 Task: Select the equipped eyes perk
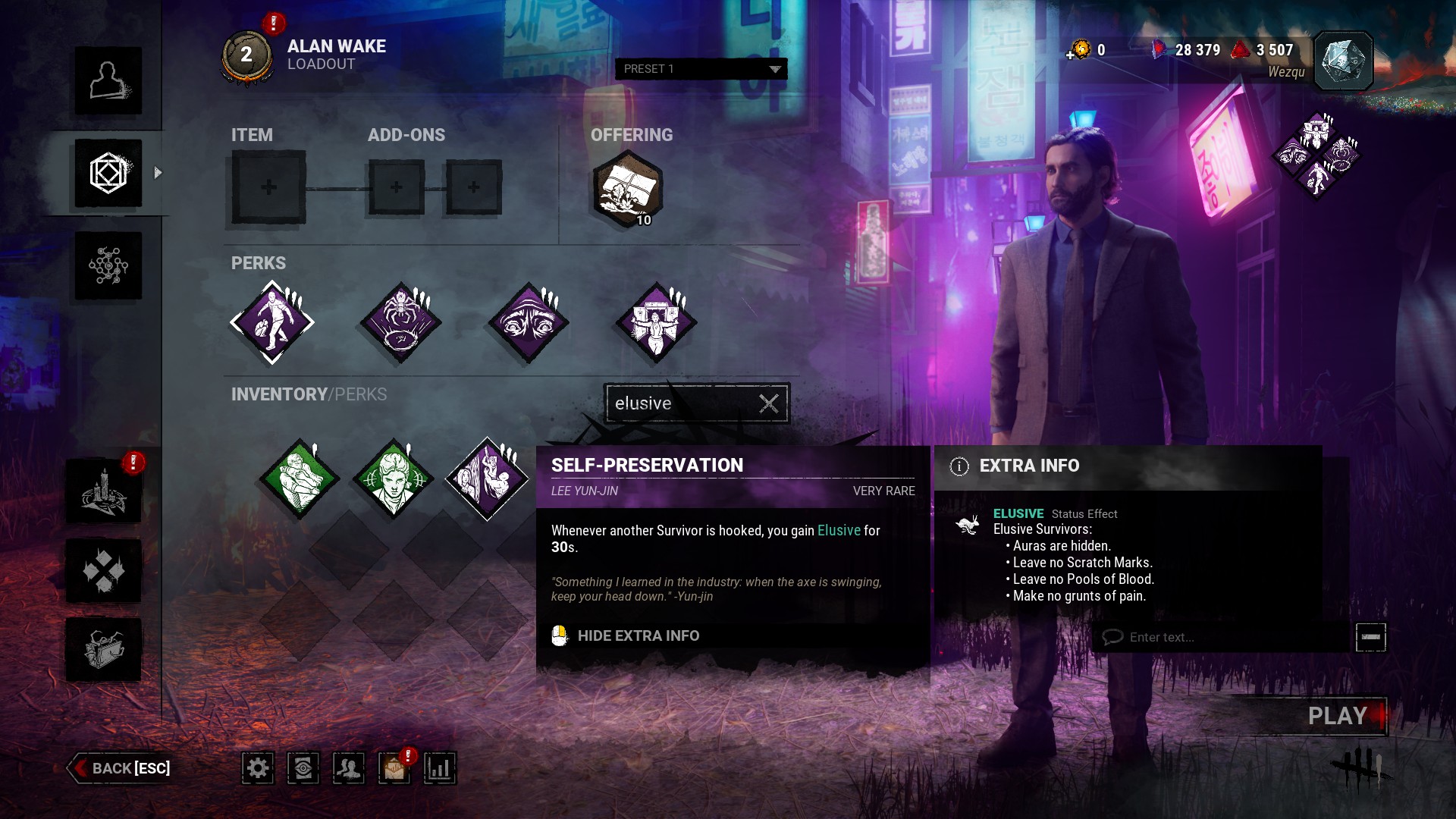529,322
